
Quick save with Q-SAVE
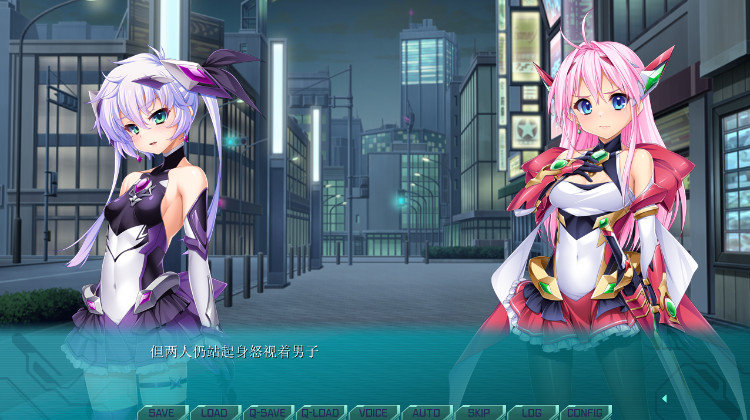pyautogui.click(x=267, y=412)
